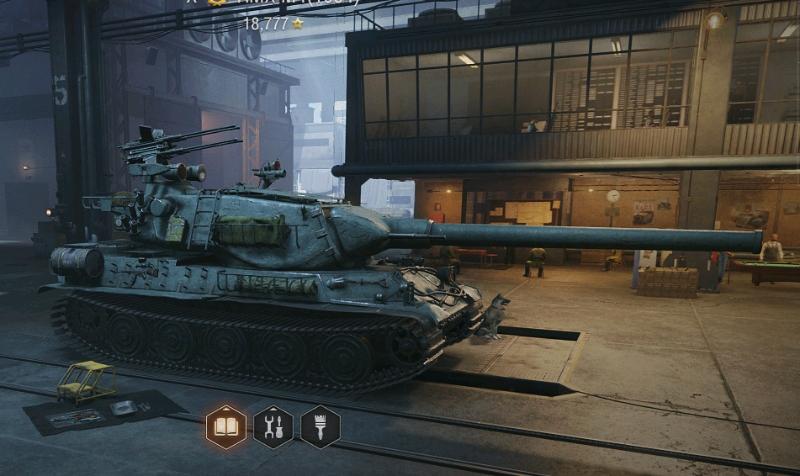Select the wrench and screwdriver hexagon icon
800x476 pixels.
[x=273, y=426]
